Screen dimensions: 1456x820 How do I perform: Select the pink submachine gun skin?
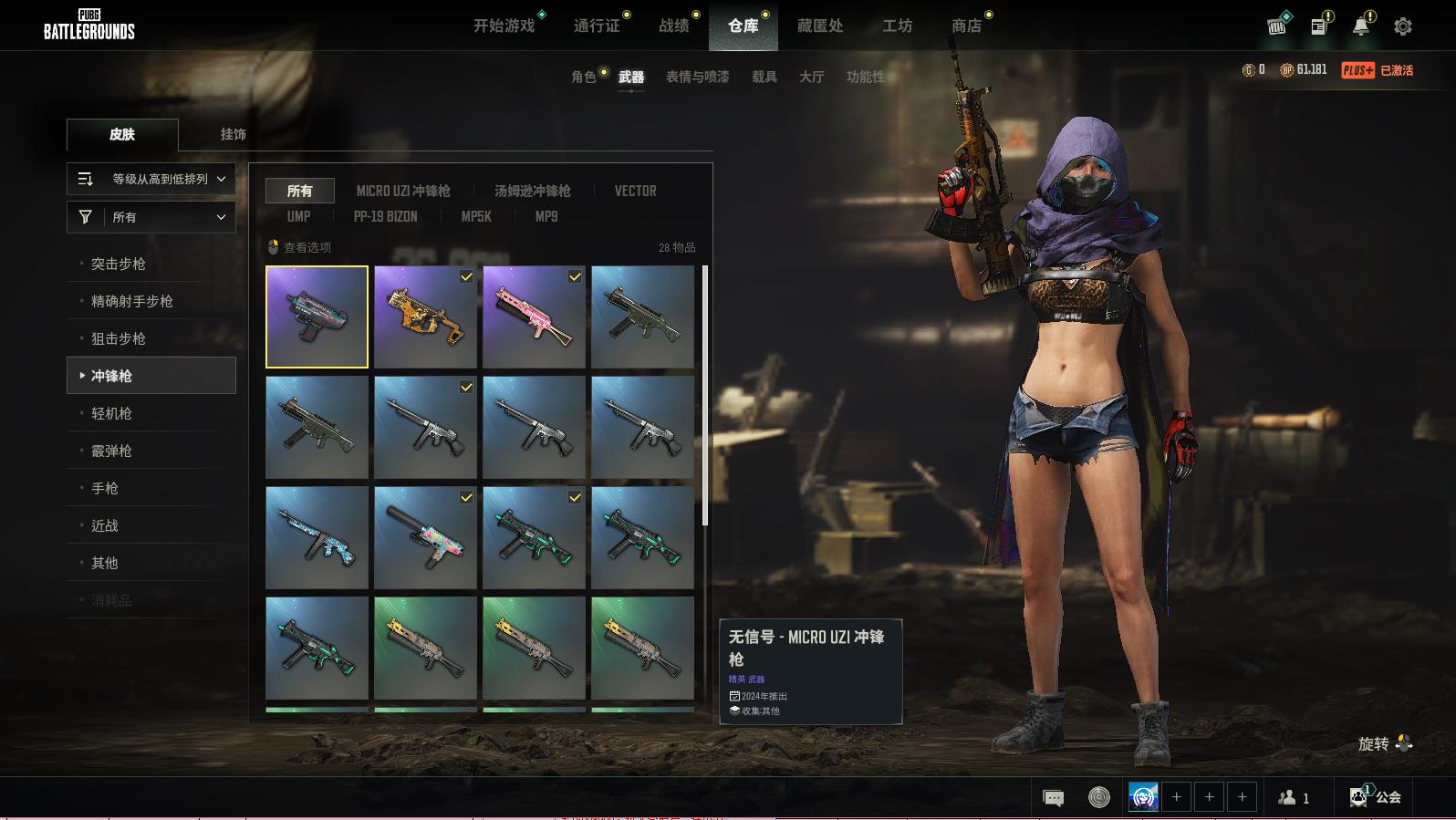click(534, 317)
